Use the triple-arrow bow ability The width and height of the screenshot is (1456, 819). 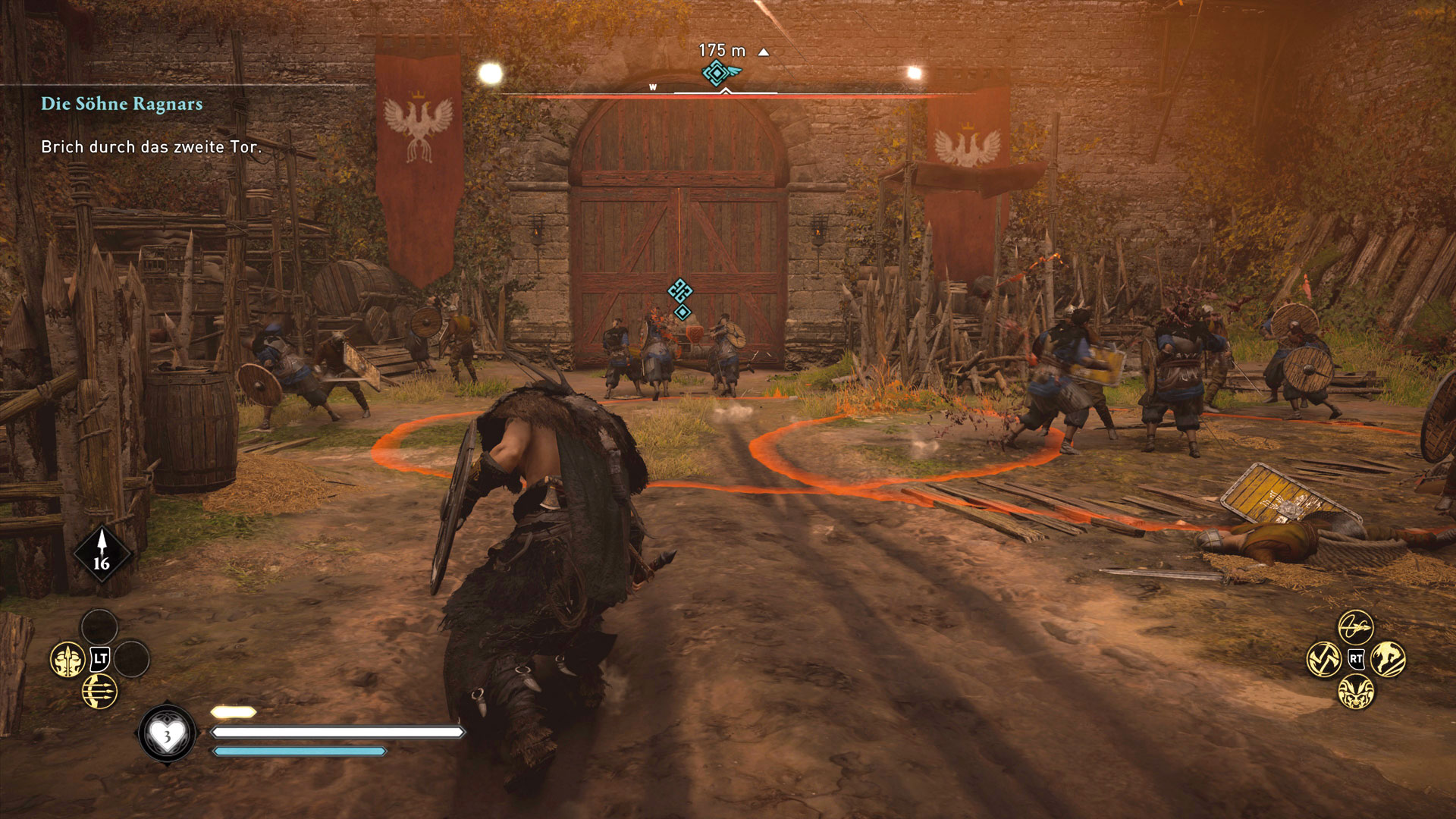click(99, 692)
